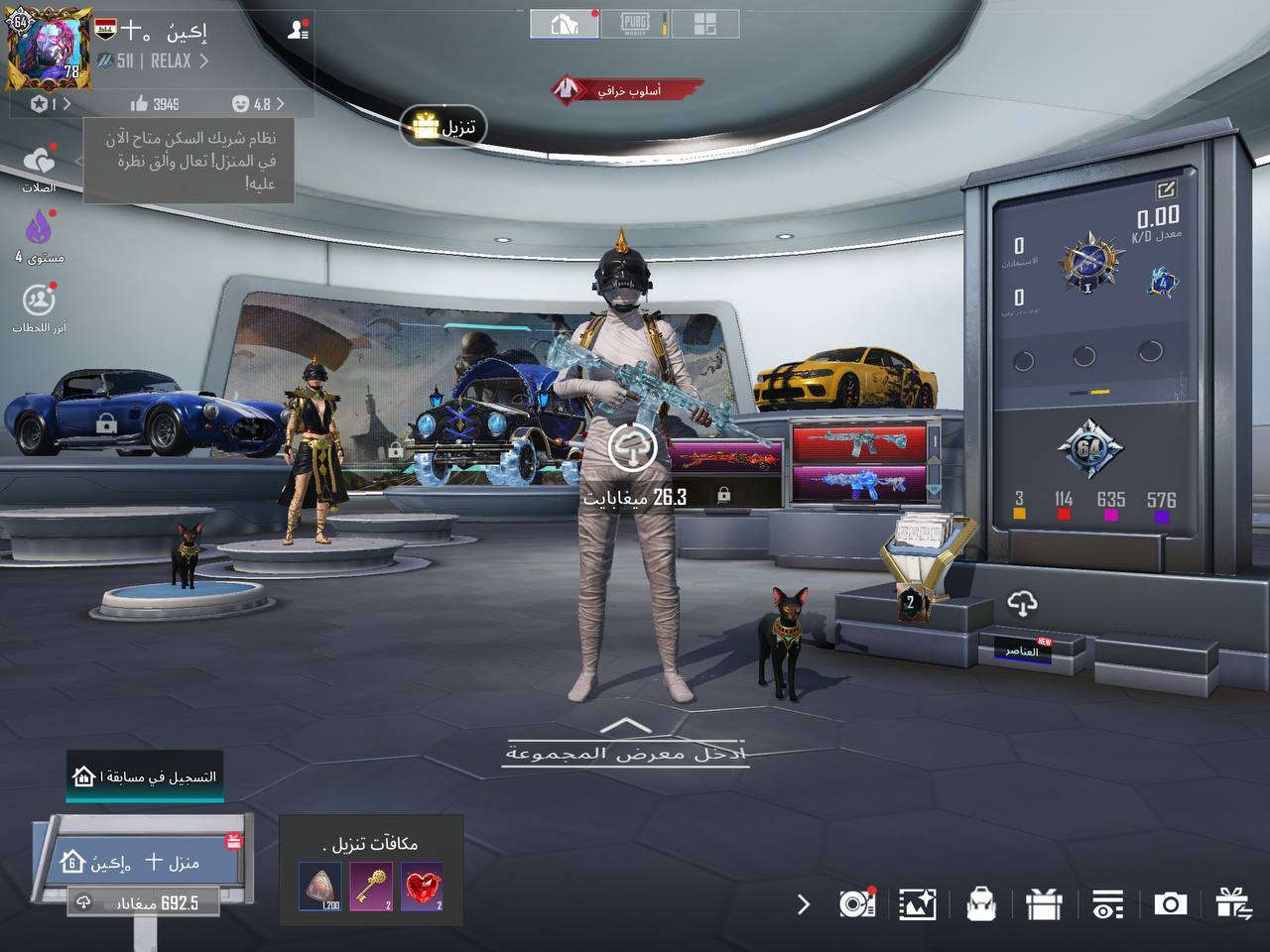The width and height of the screenshot is (1270, 952).
Task: Open the record player music icon
Action: pyautogui.click(x=856, y=903)
